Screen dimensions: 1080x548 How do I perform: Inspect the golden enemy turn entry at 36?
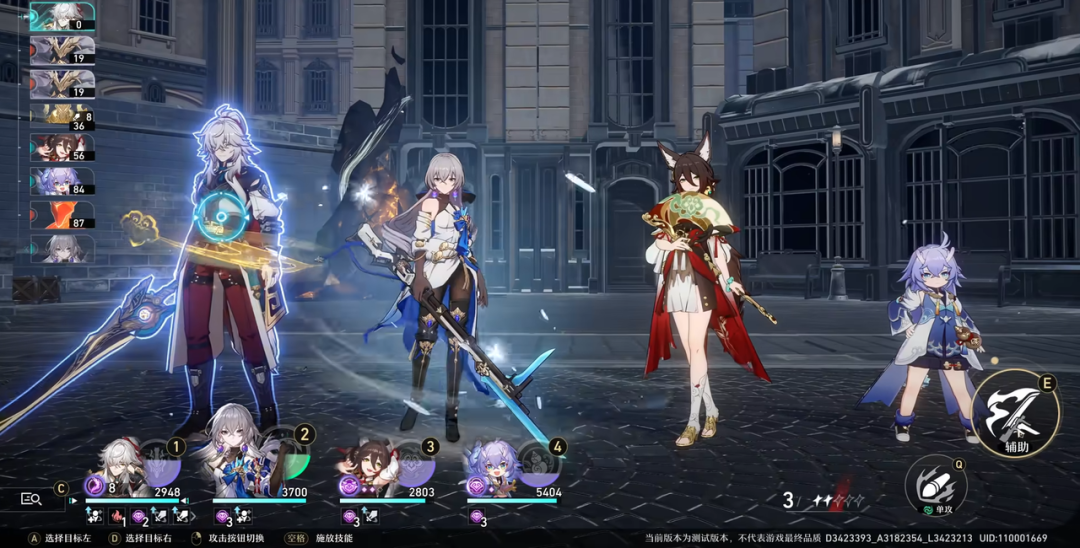[x=62, y=115]
